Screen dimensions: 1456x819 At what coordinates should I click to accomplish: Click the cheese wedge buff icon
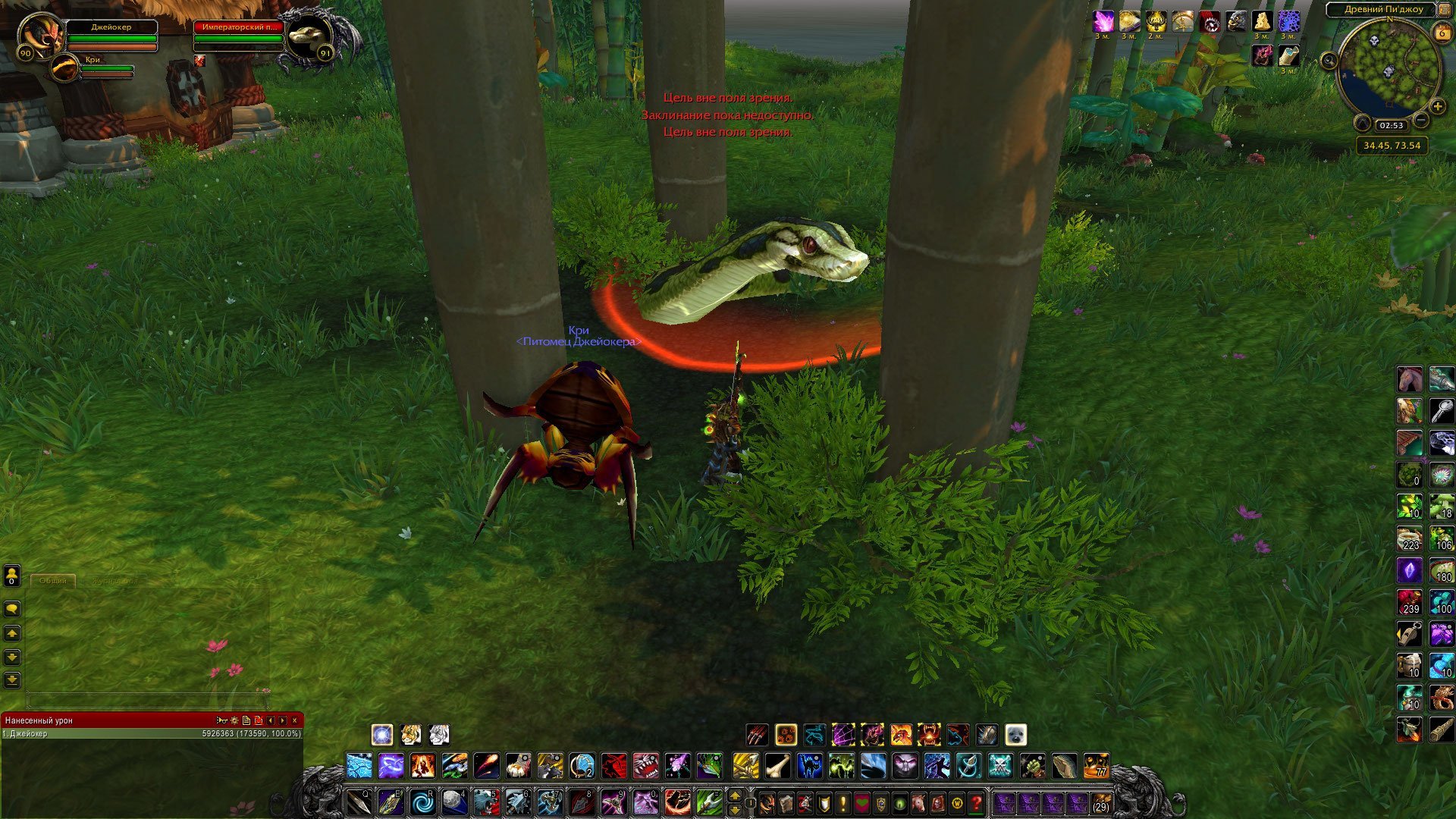(1261, 22)
